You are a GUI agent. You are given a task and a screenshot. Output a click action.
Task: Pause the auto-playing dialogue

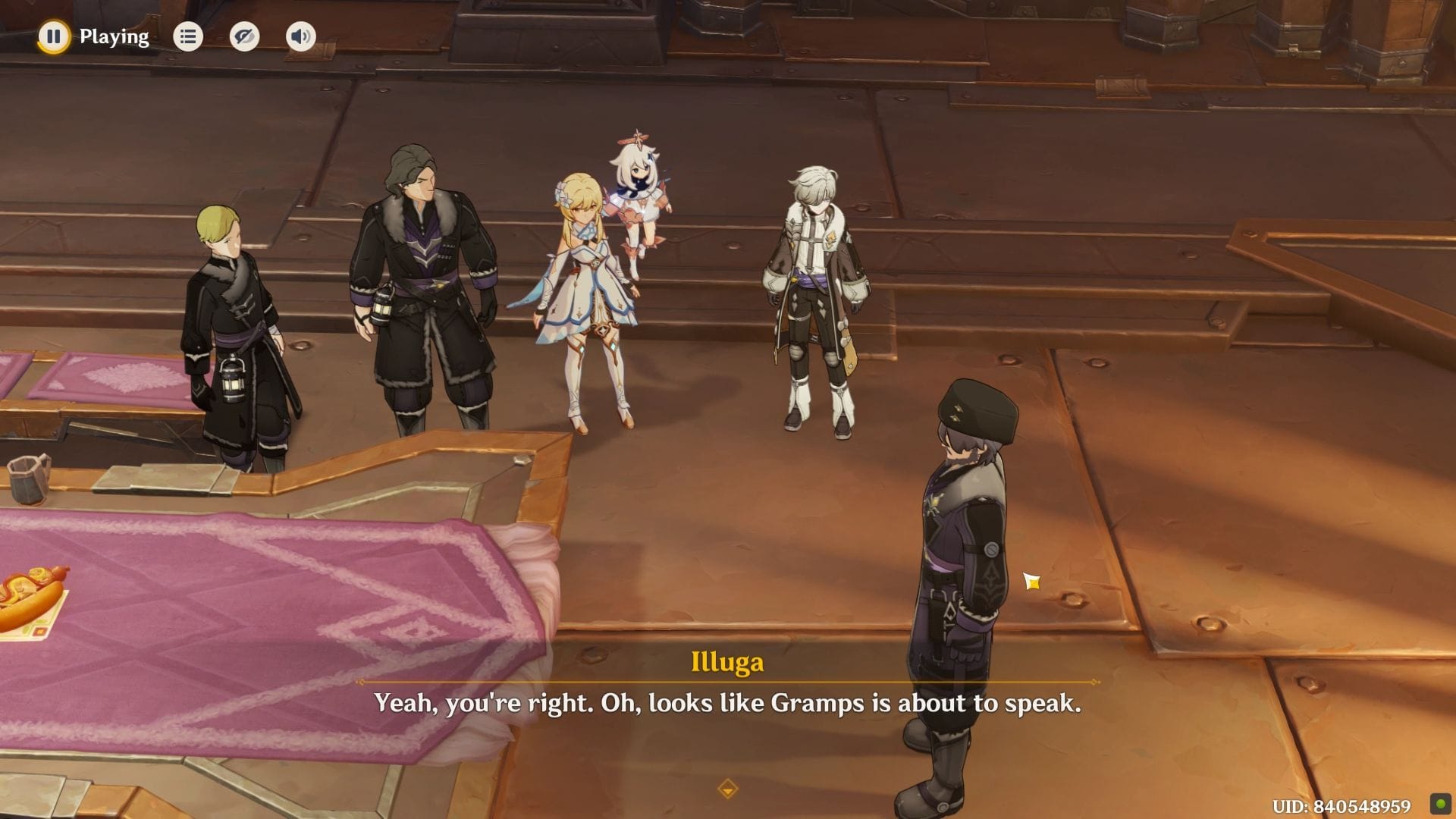tap(53, 36)
